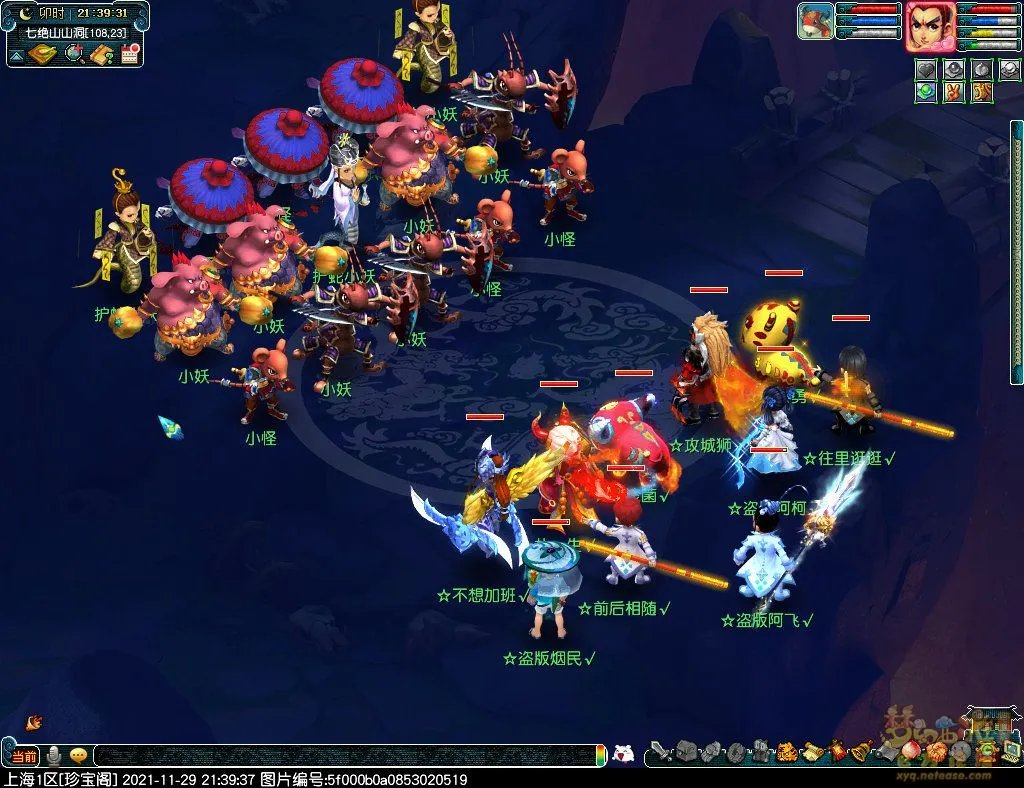Collapse the location panel with arrow button
1024x788 pixels.
coord(18,53)
